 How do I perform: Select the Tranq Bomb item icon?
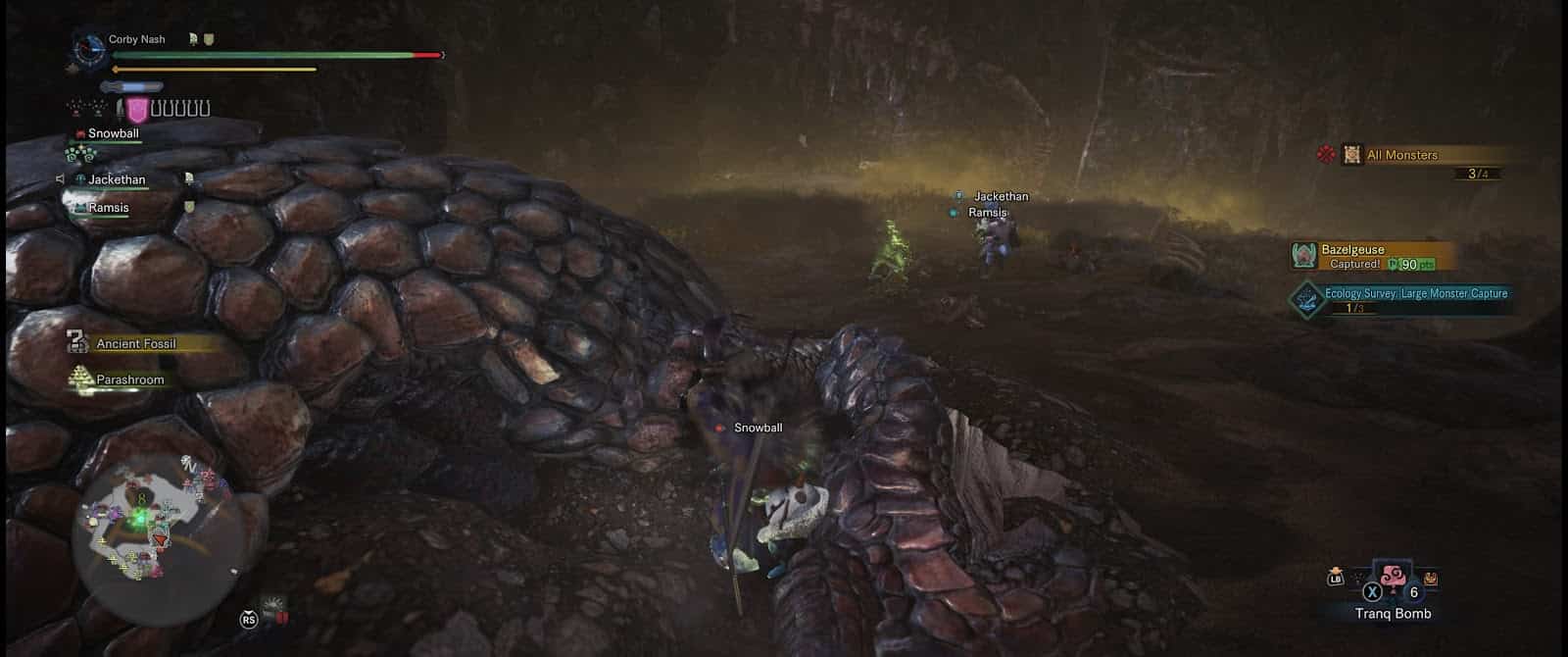(1391, 580)
